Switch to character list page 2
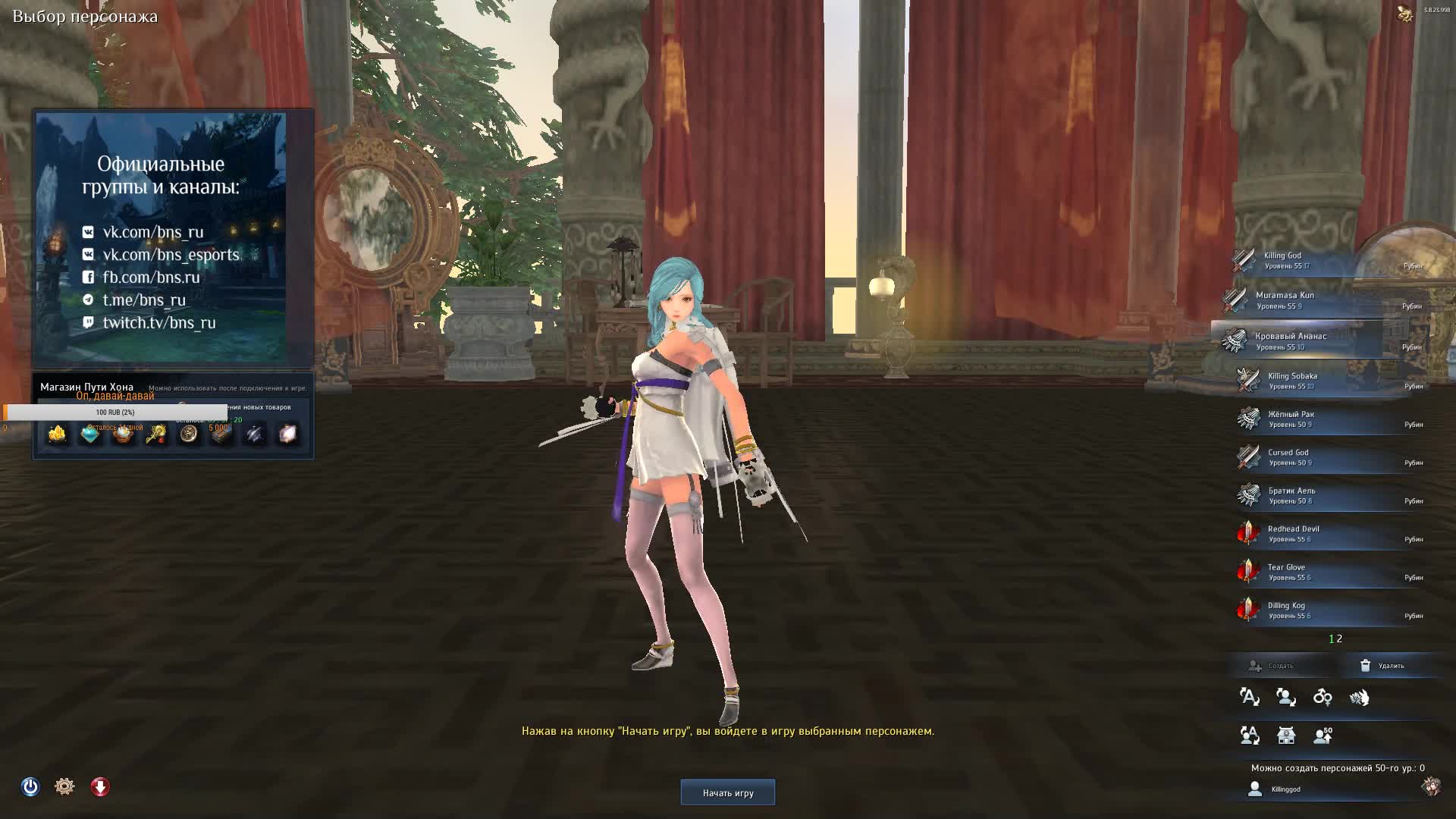The width and height of the screenshot is (1456, 819). [x=1340, y=639]
